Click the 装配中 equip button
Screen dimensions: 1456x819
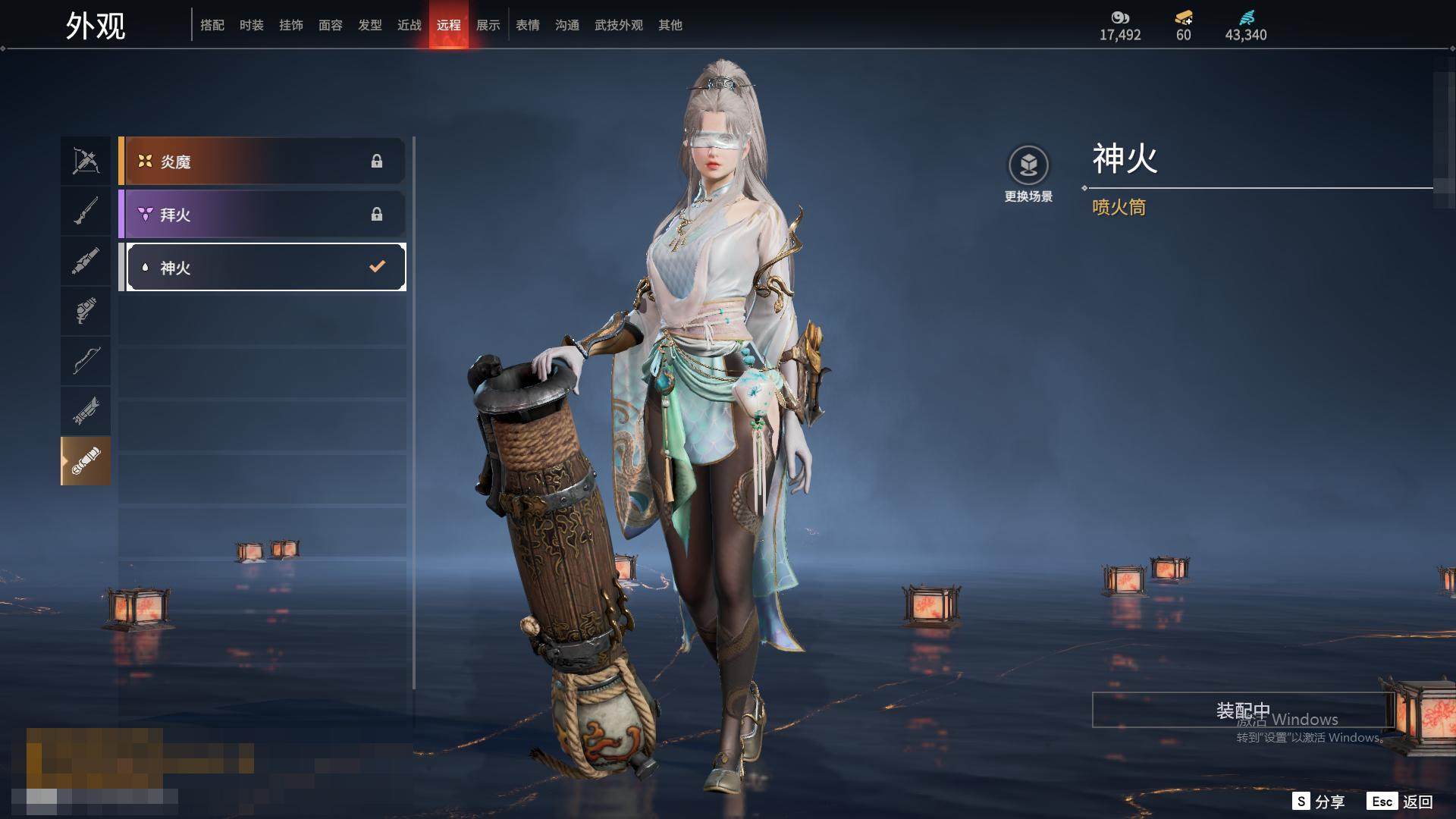coord(1242,710)
